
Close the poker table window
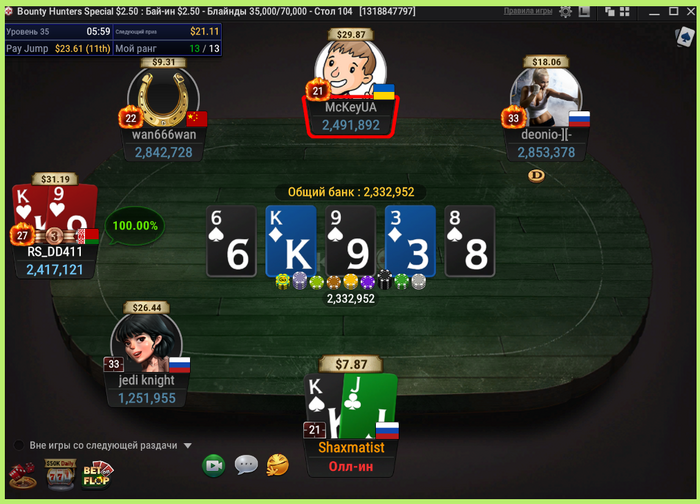[688, 11]
